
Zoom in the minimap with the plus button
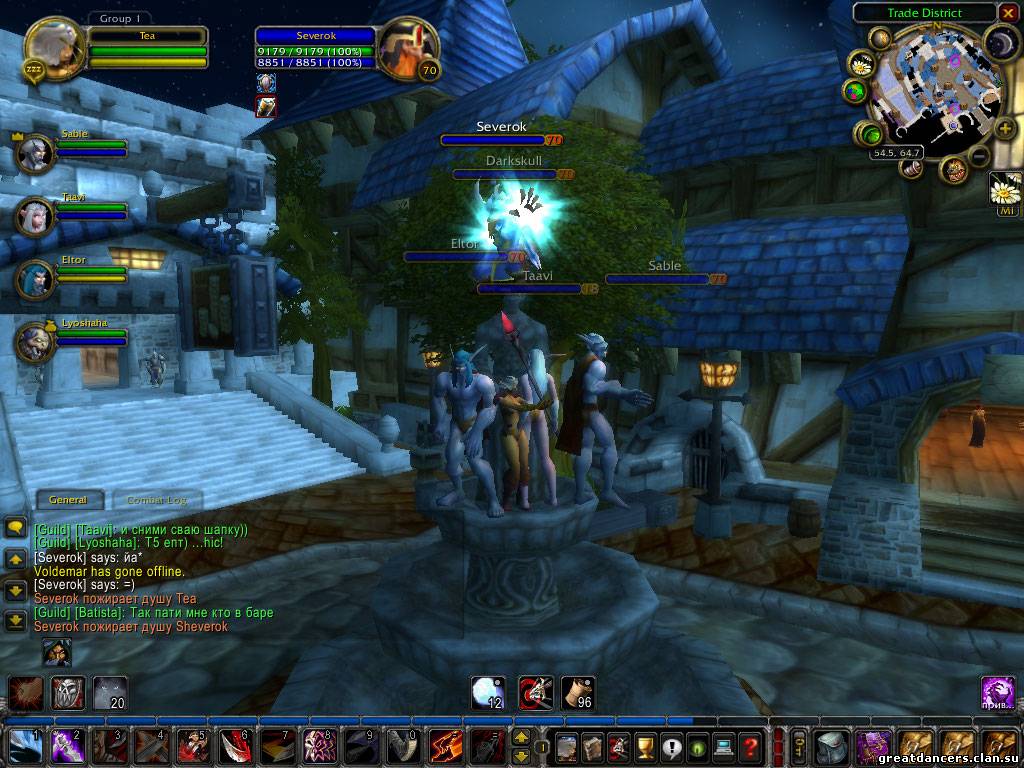(1004, 128)
